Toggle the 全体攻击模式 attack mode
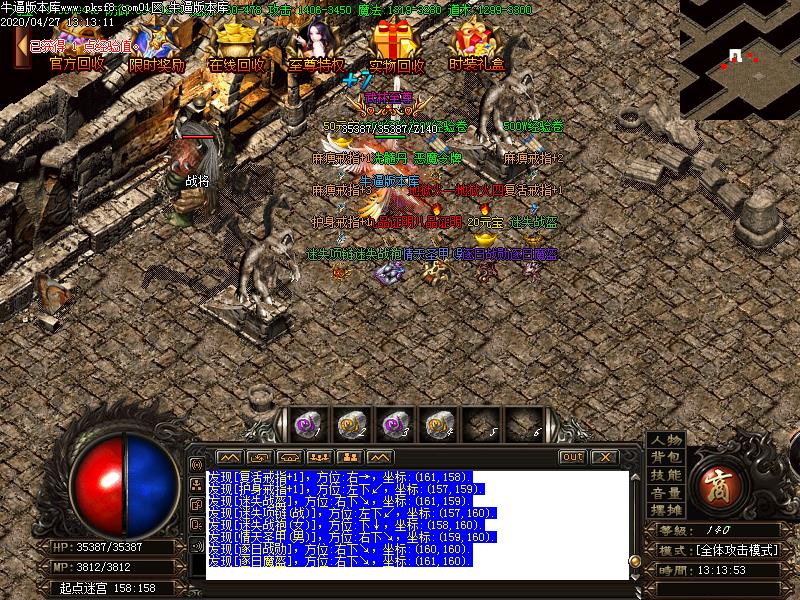This screenshot has height=600, width=800. [x=733, y=550]
